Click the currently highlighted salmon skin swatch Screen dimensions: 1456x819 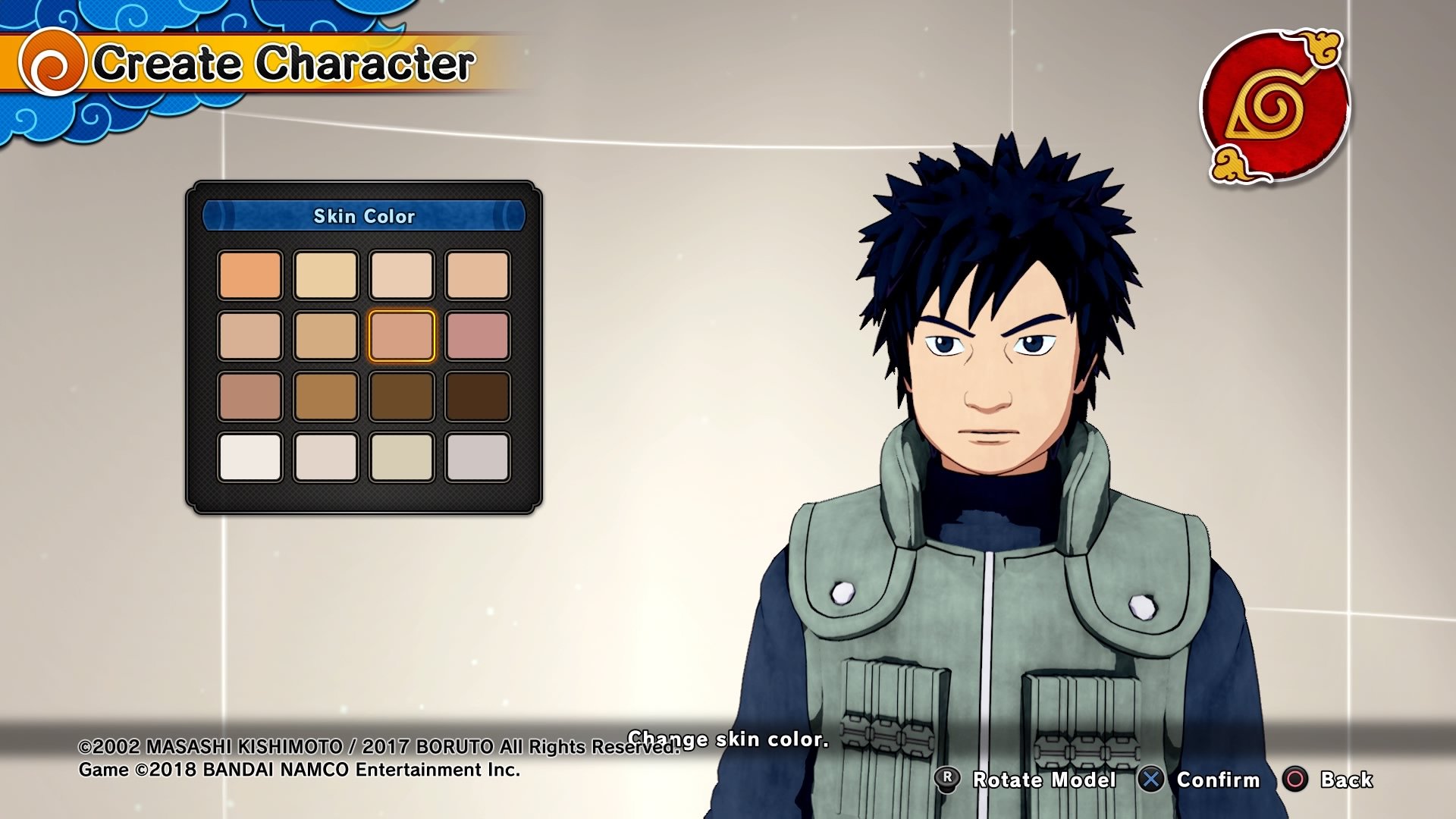pos(402,335)
